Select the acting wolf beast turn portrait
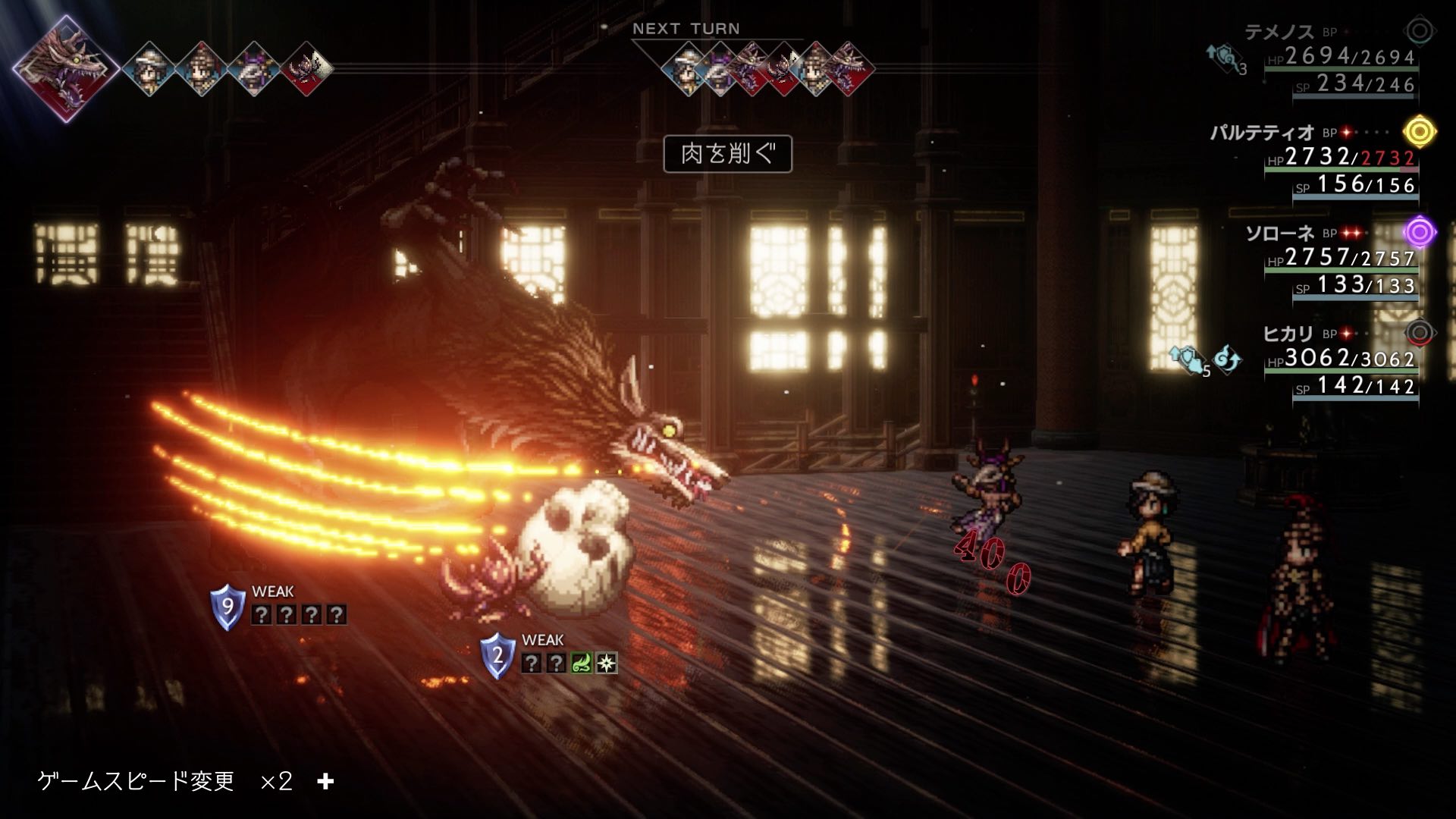Viewport: 1456px width, 819px height. [x=66, y=68]
